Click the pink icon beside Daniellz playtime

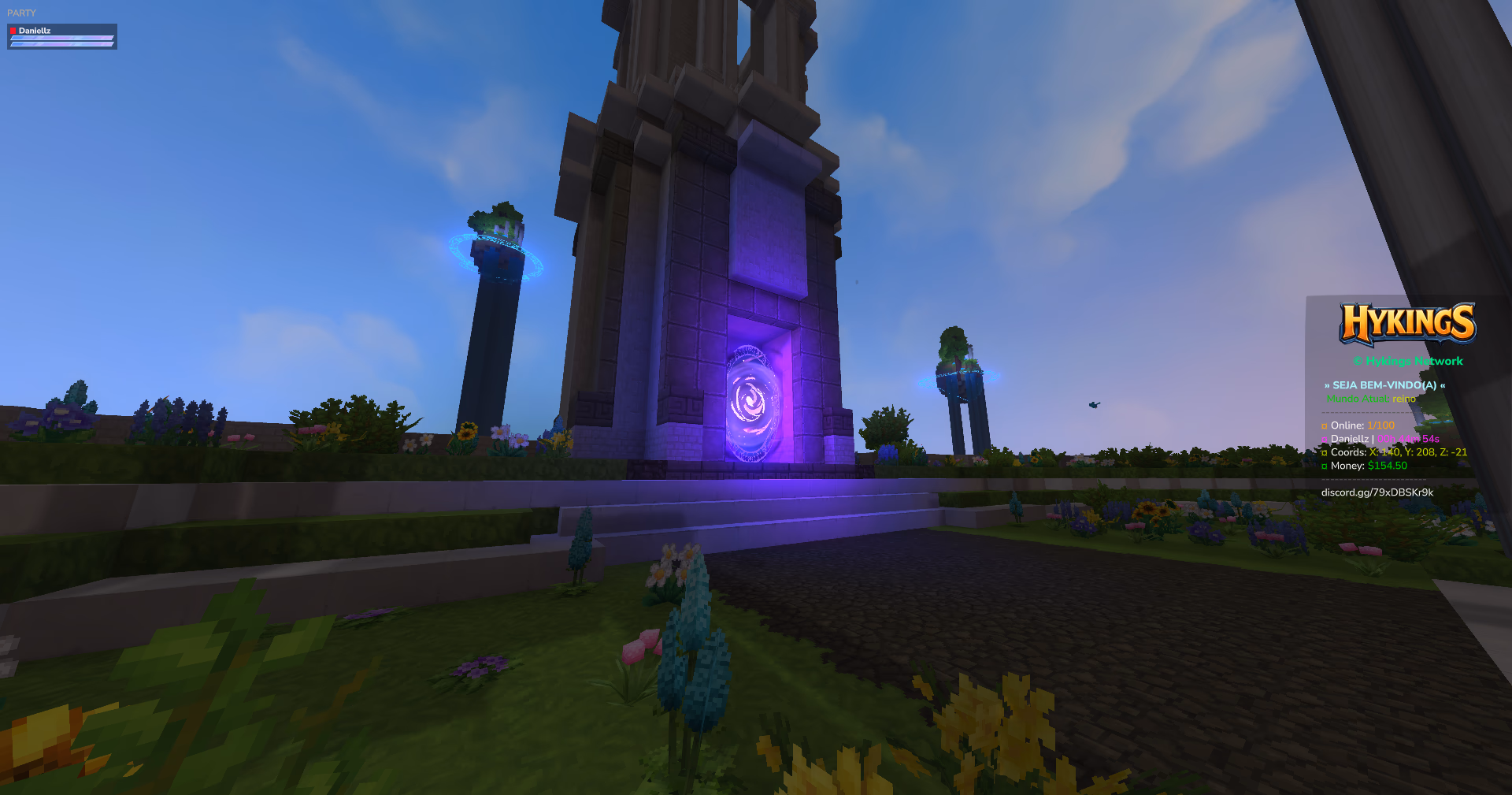click(1325, 439)
